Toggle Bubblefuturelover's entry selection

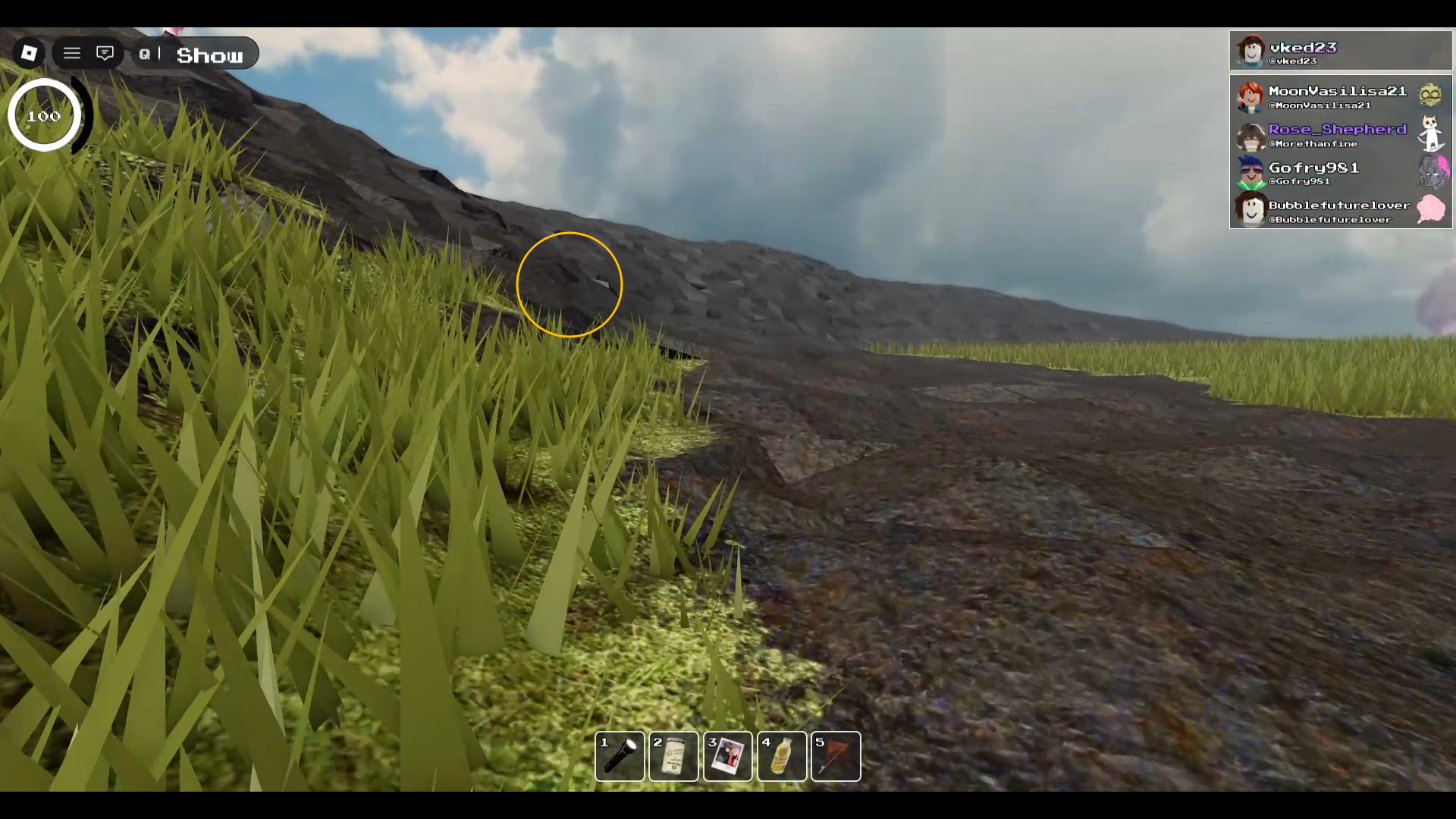(1339, 206)
